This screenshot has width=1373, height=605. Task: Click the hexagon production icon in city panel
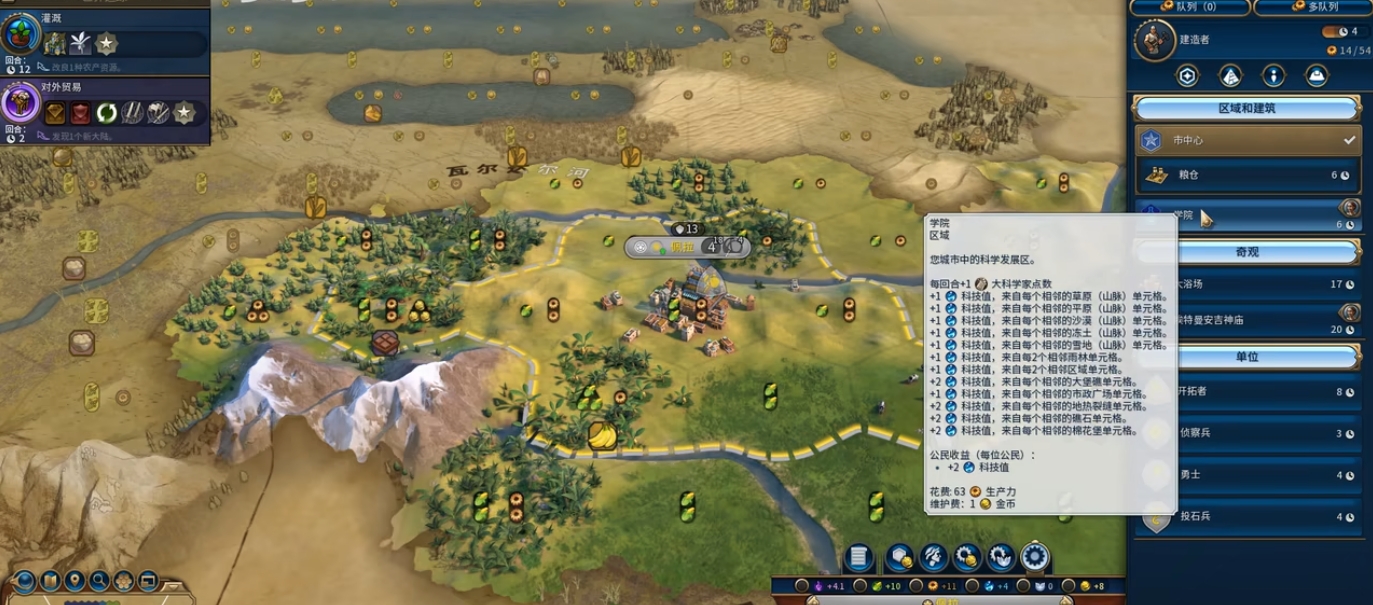pyautogui.click(x=1188, y=75)
